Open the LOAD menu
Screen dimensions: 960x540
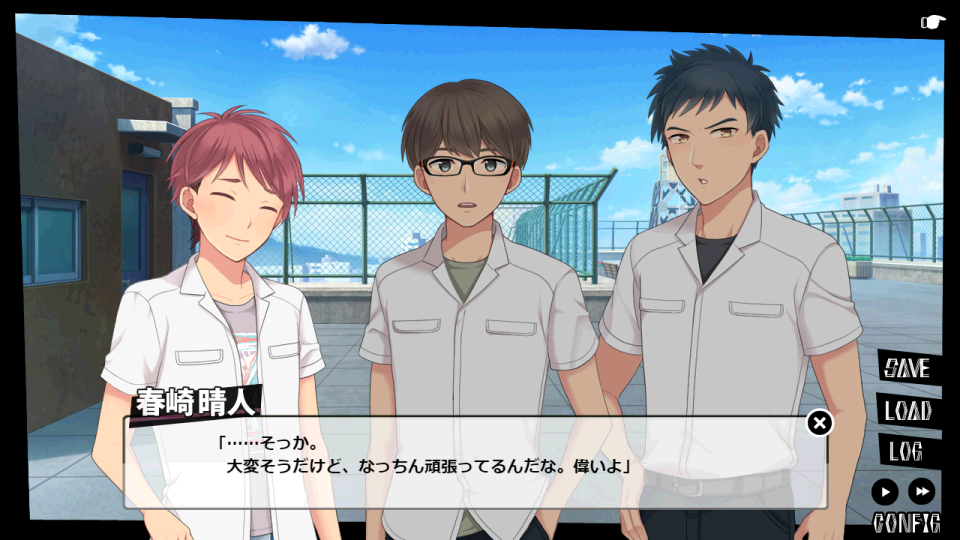click(x=907, y=410)
